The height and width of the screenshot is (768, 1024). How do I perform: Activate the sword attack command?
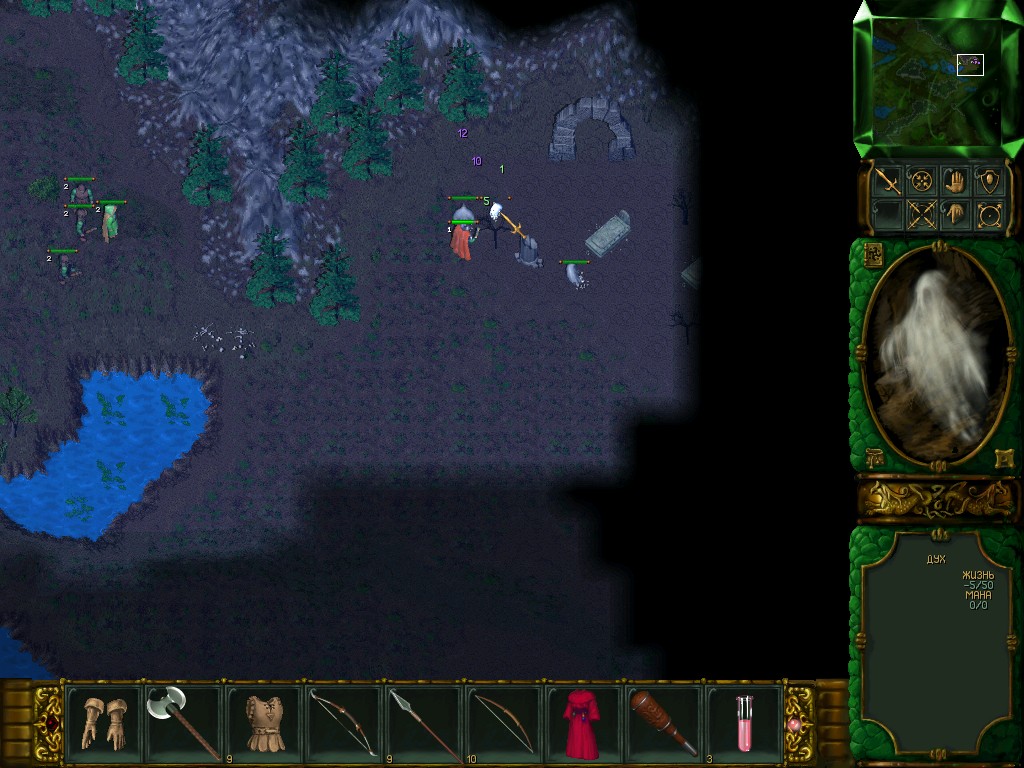(x=887, y=181)
